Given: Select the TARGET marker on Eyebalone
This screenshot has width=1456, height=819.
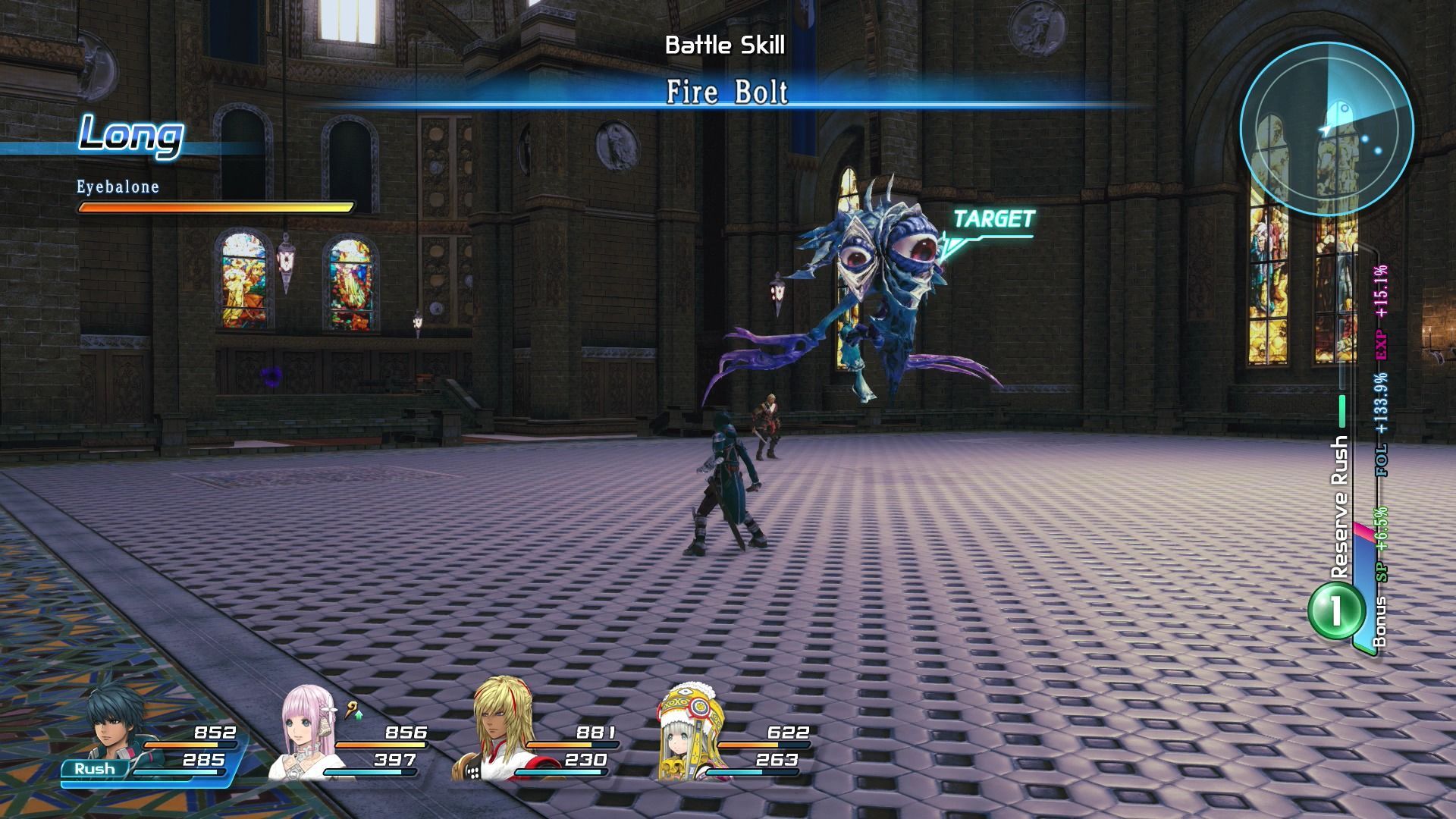Looking at the screenshot, I should [993, 220].
